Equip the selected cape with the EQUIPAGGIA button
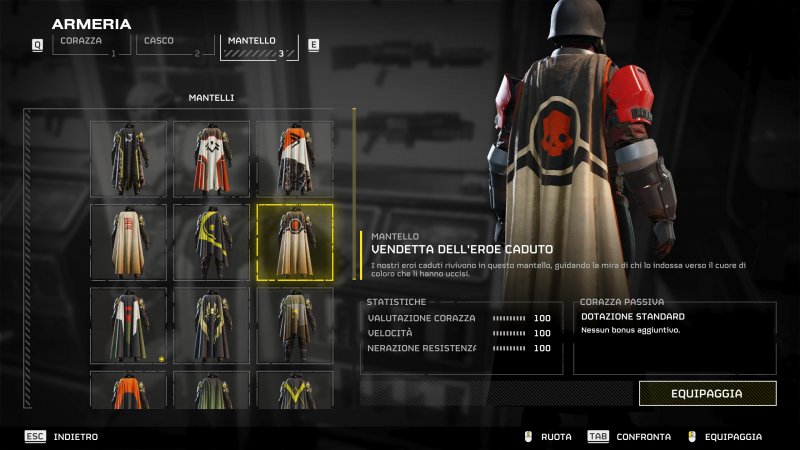This screenshot has width=800, height=450. pyautogui.click(x=707, y=393)
